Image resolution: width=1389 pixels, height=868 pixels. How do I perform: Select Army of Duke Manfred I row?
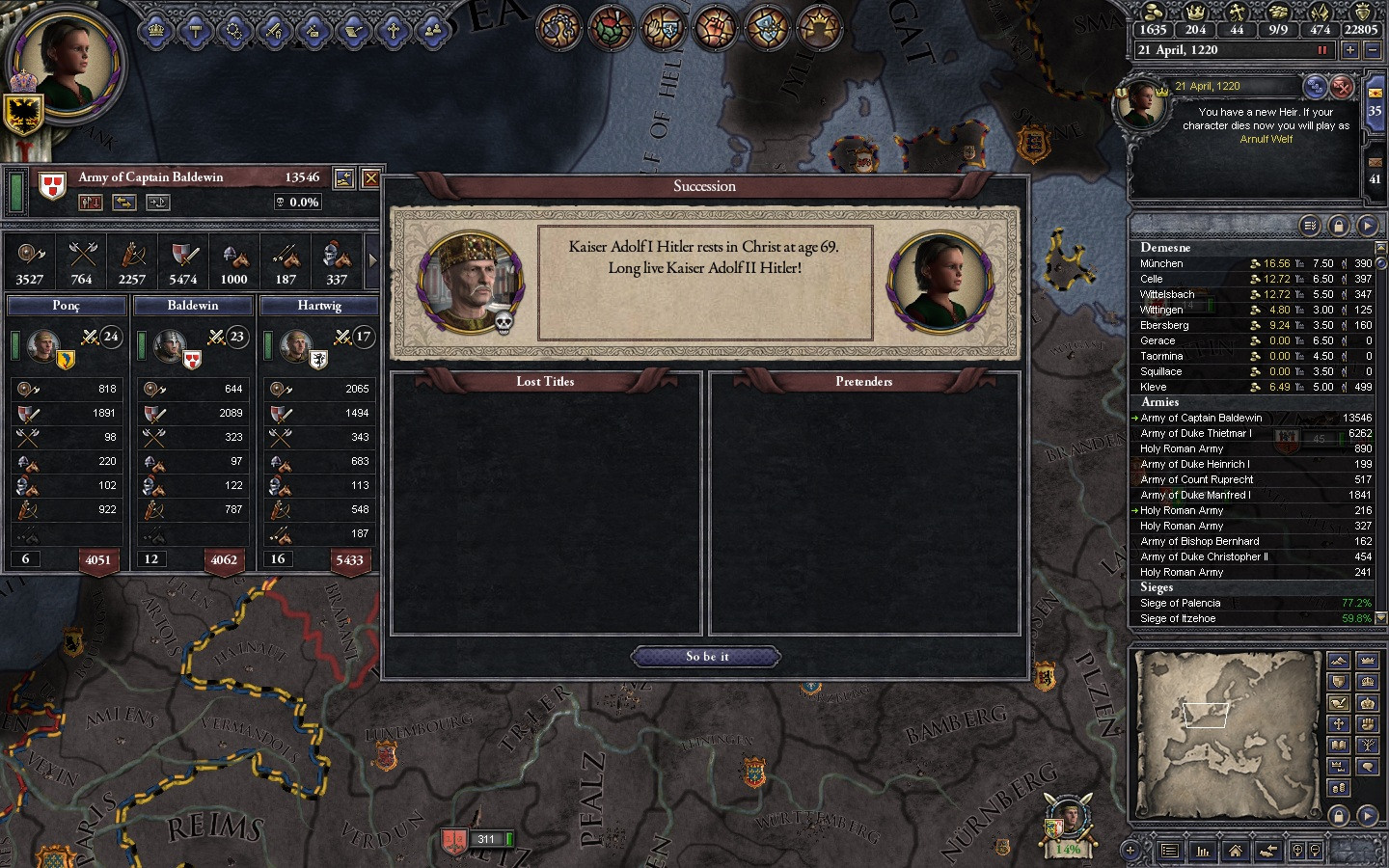(x=1195, y=495)
